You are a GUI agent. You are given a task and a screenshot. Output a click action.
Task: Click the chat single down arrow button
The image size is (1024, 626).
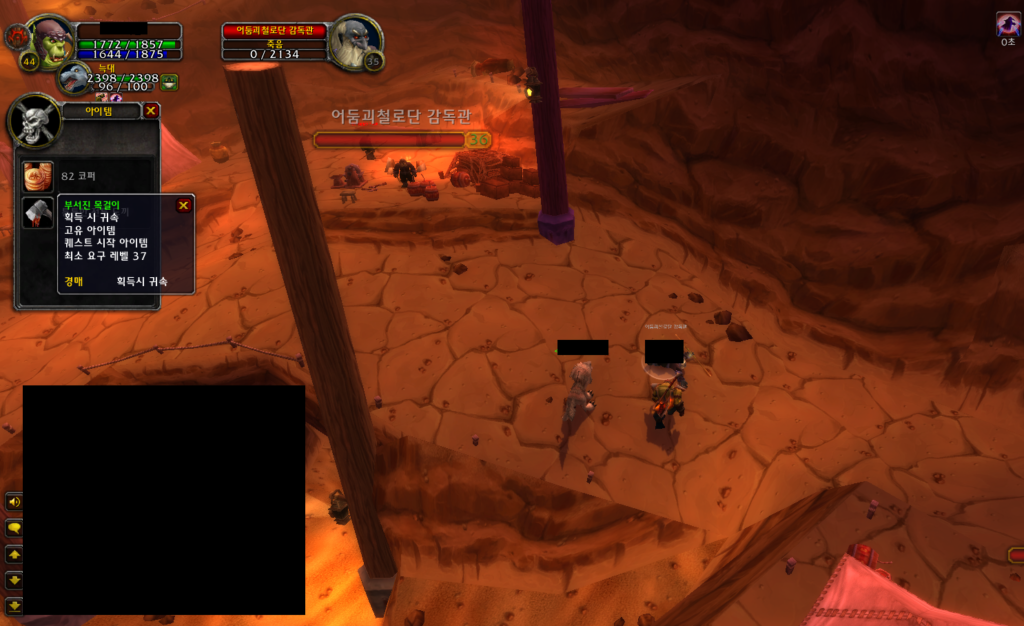(14, 579)
